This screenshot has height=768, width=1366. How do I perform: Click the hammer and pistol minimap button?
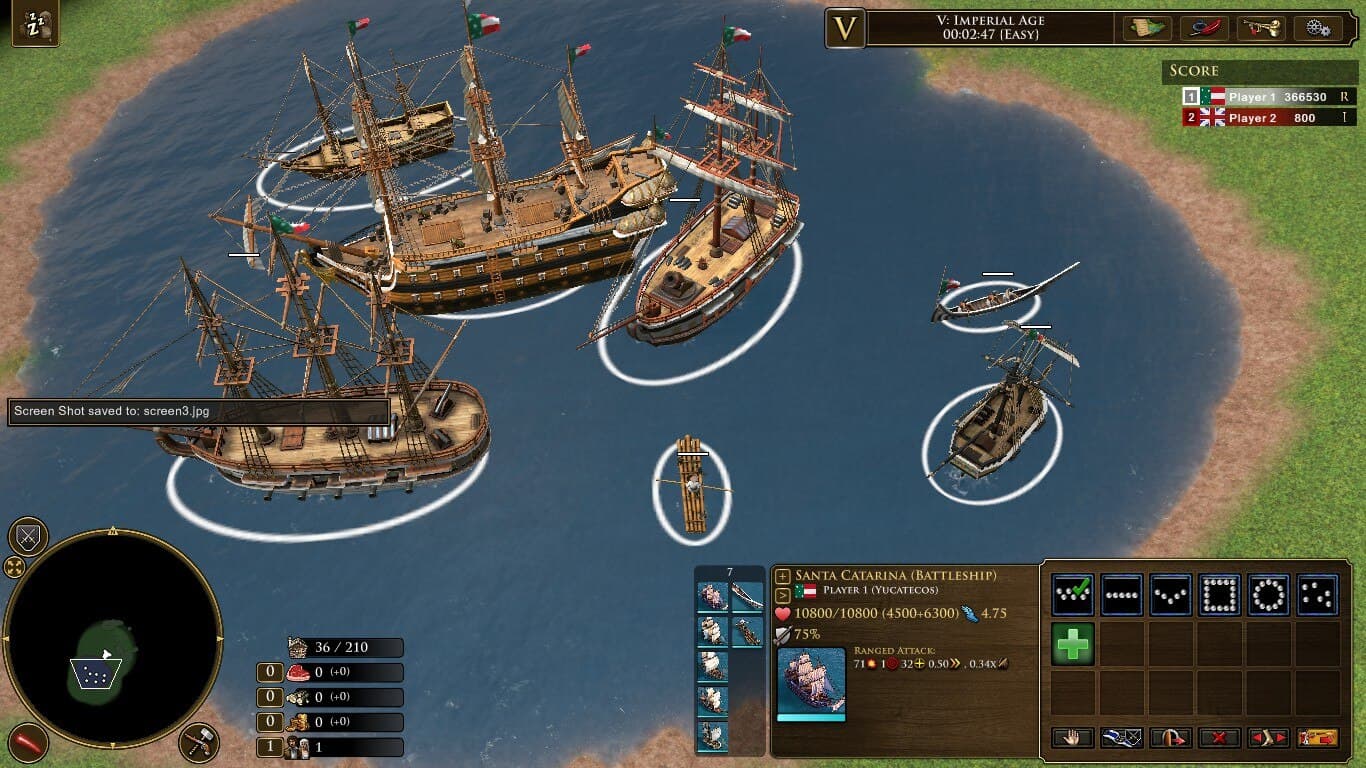pyautogui.click(x=199, y=743)
